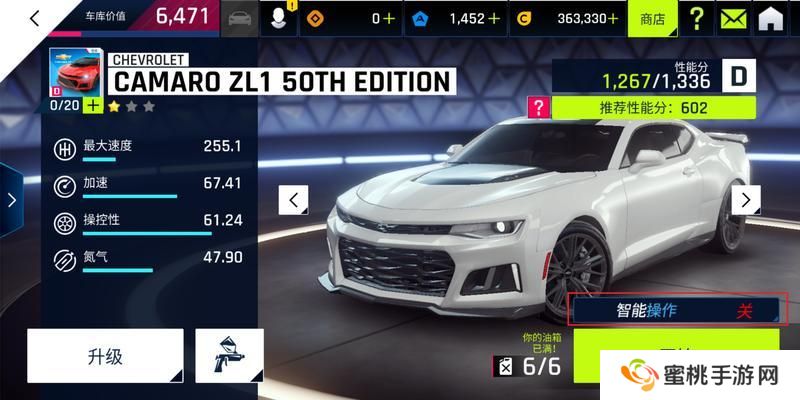Open the 商店 shop
This screenshot has height=400, width=800.
[652, 18]
